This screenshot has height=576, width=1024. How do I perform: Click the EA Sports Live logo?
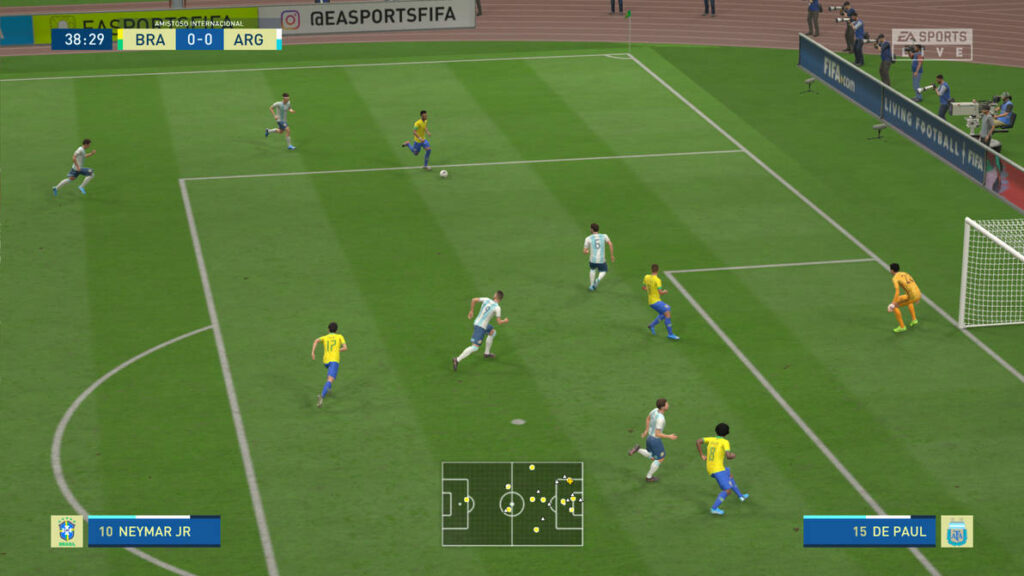[x=931, y=44]
